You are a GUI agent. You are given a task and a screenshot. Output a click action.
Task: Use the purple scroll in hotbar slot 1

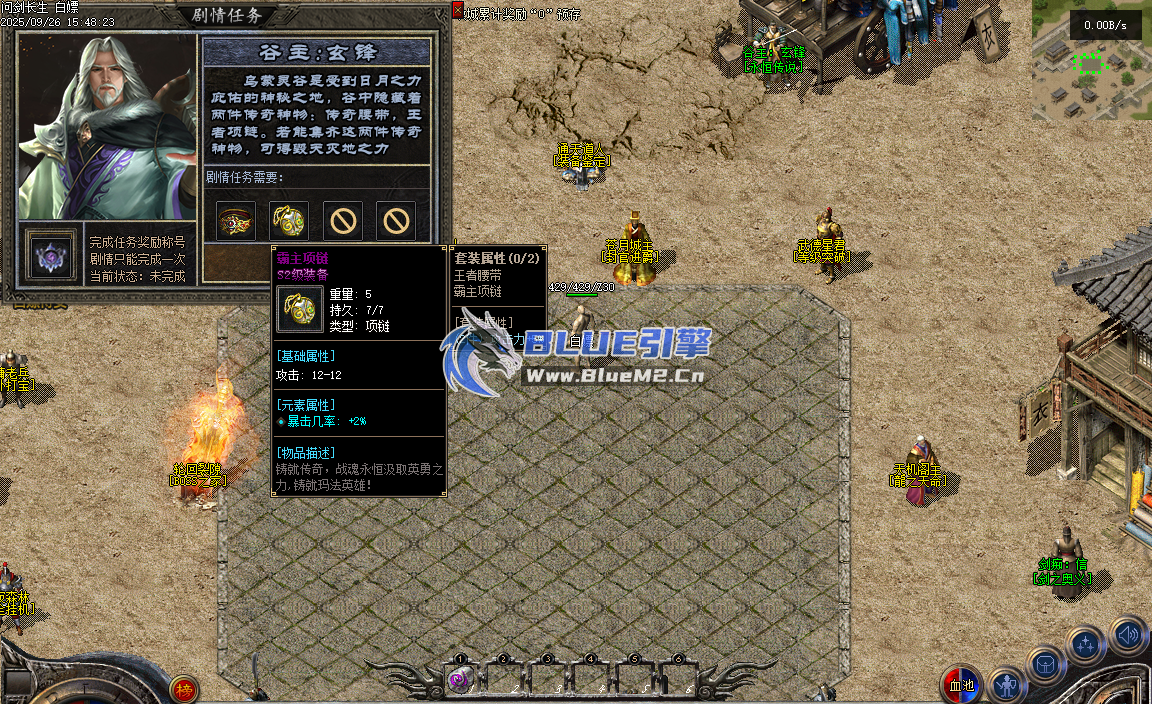click(x=460, y=680)
